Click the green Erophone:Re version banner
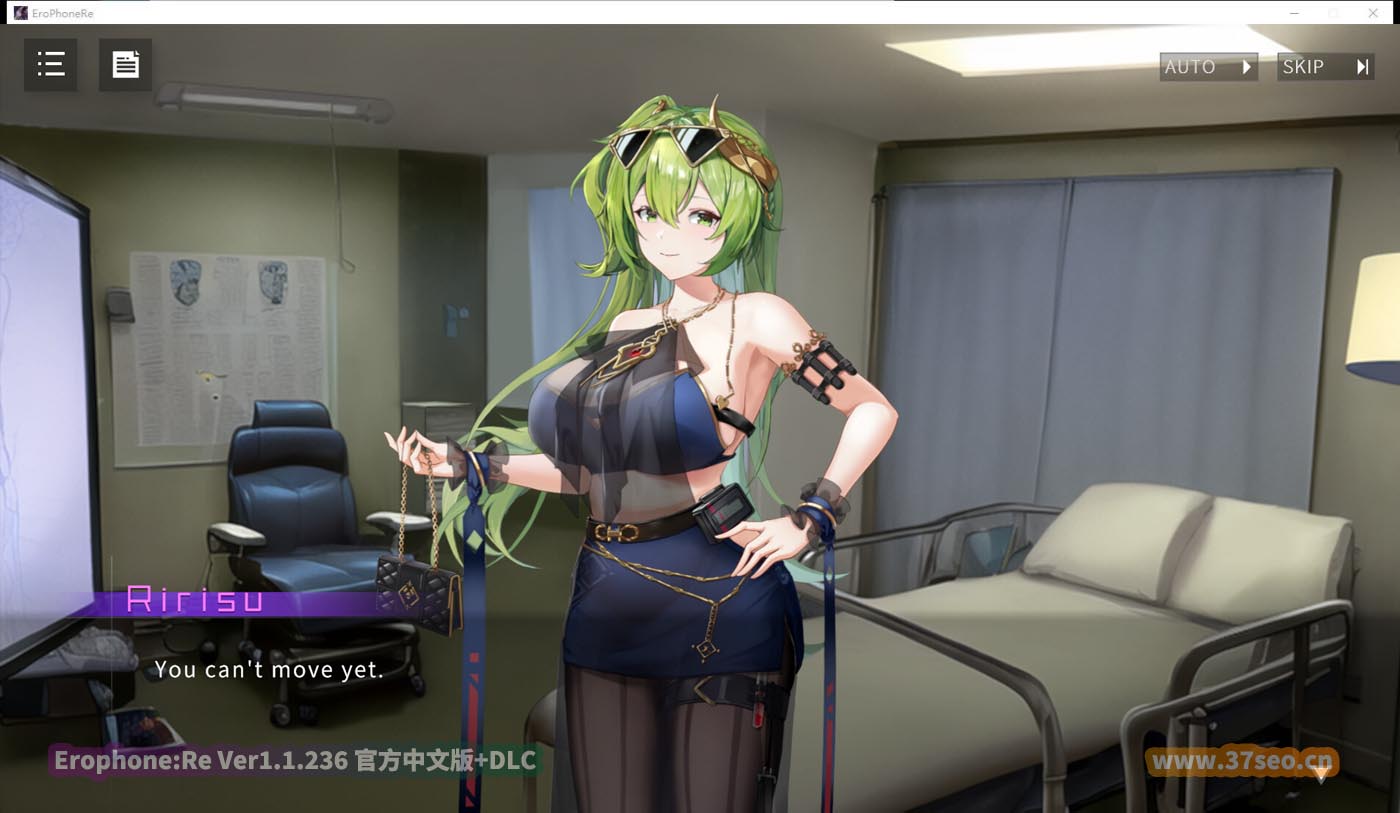This screenshot has width=1400, height=813. tap(297, 760)
